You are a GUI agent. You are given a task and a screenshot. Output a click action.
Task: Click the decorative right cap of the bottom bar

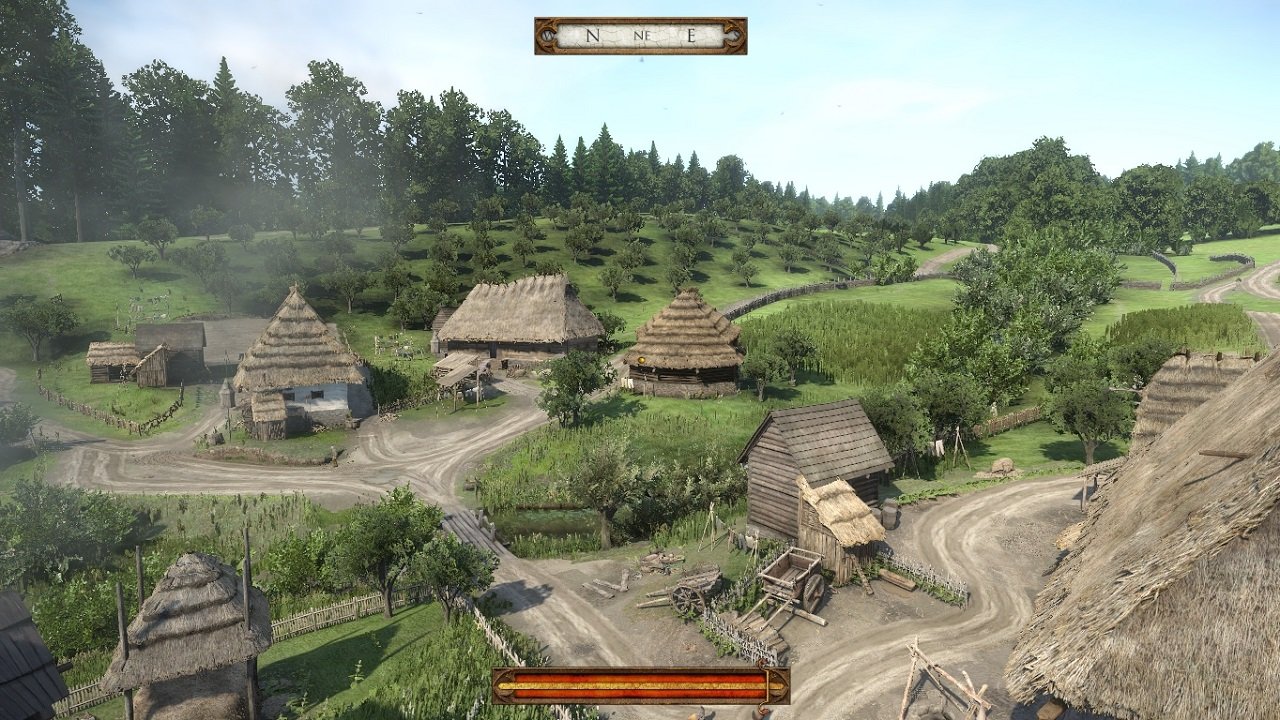779,684
